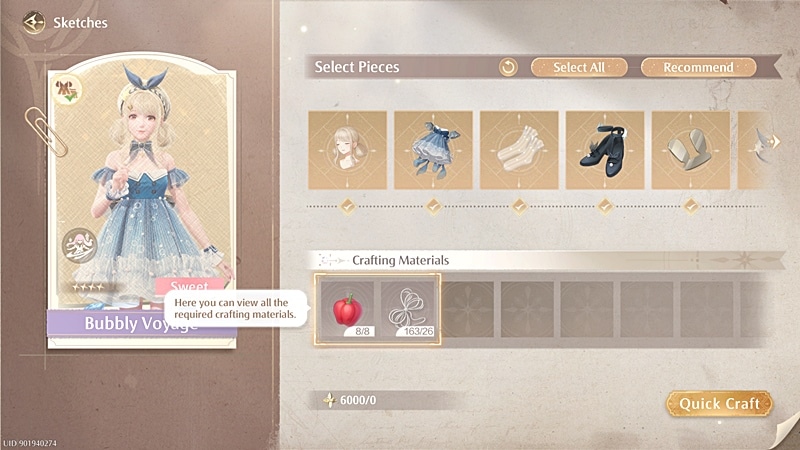Toggle the checkmark under the shoes piece
800x450 pixels.
pyautogui.click(x=605, y=206)
